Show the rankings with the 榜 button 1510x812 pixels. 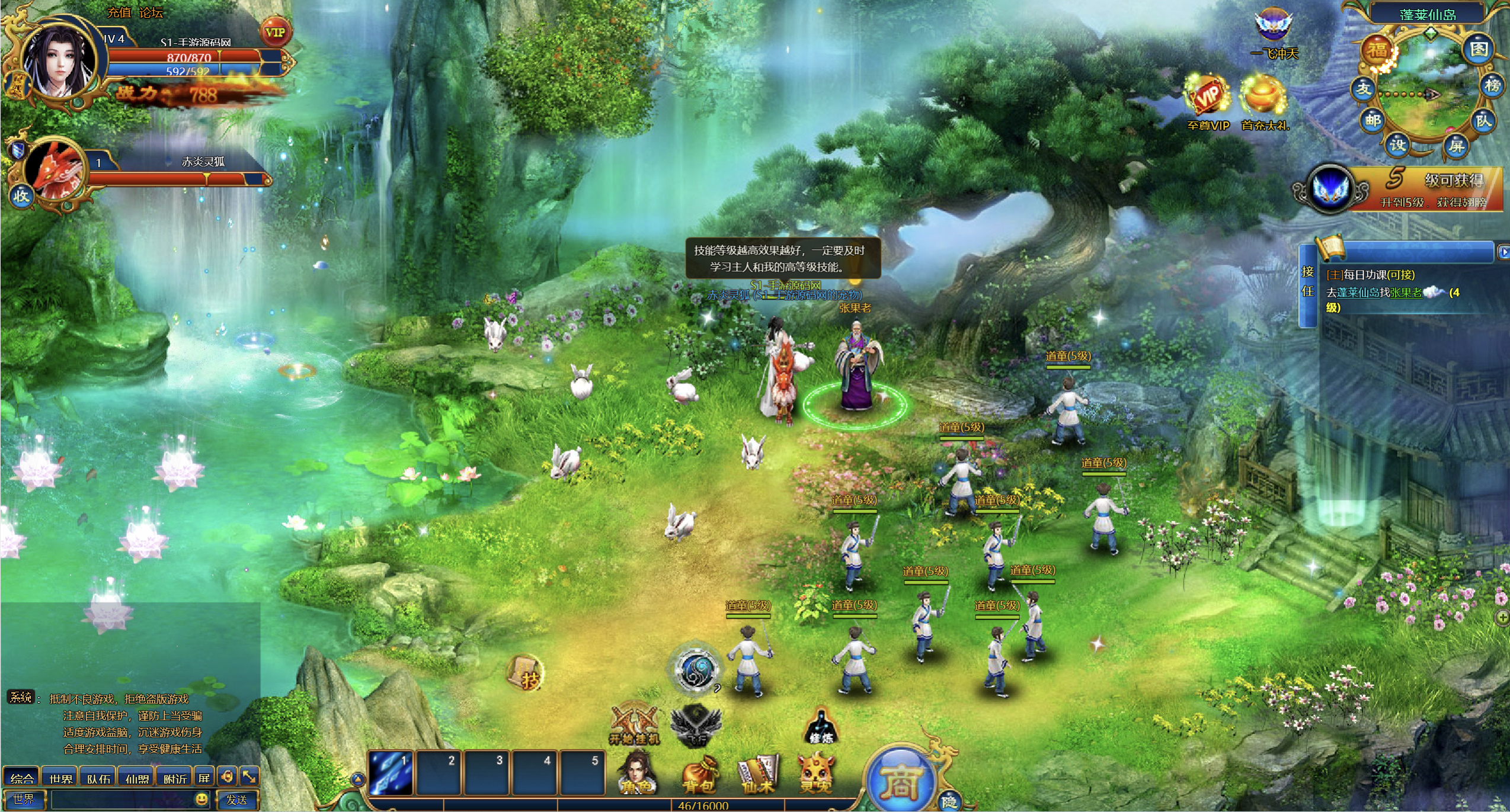[1492, 86]
